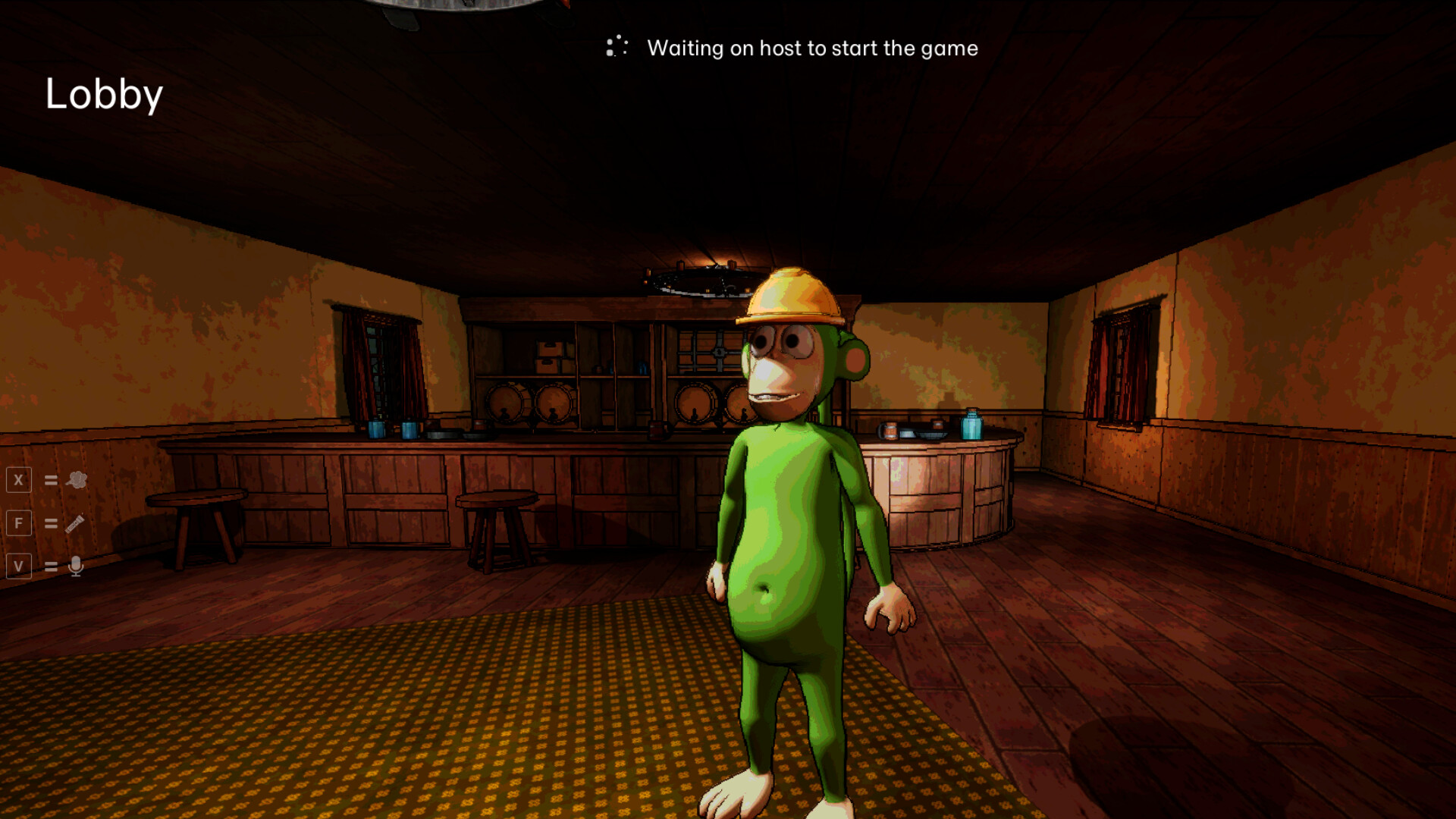This screenshot has width=1456, height=819.
Task: Click the blue jar on the right counter
Action: click(971, 423)
